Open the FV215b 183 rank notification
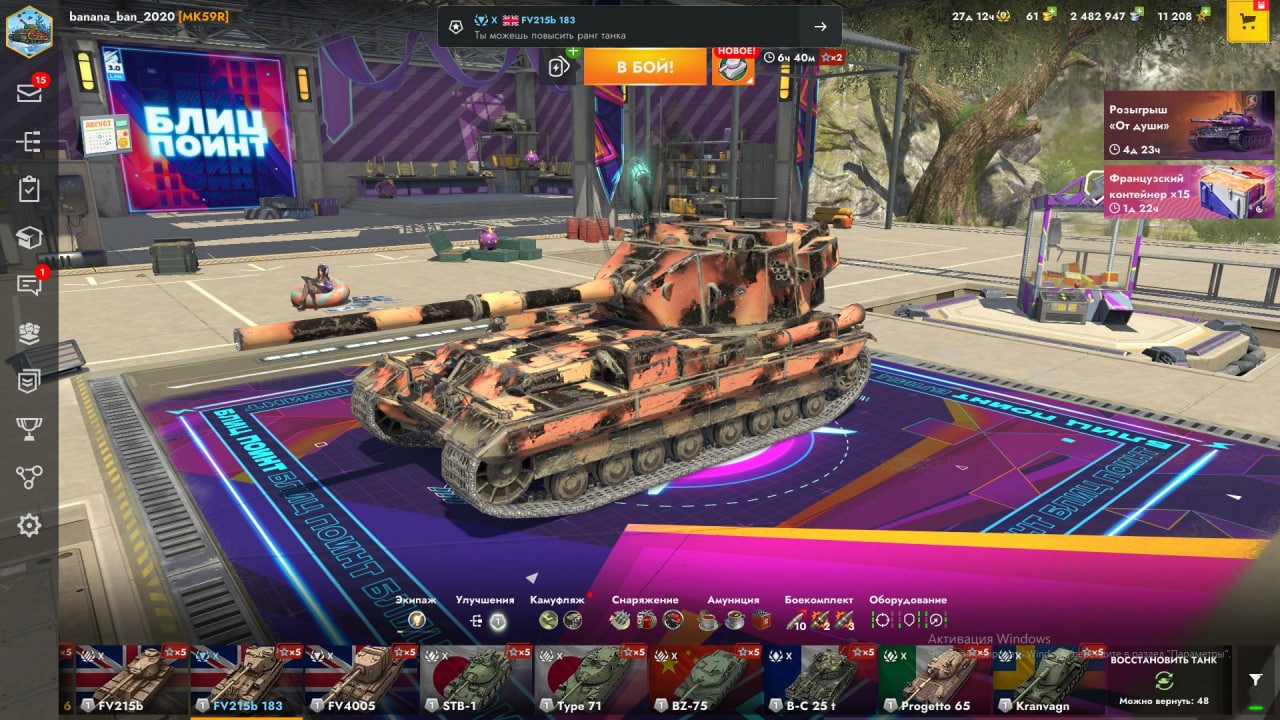 point(639,27)
